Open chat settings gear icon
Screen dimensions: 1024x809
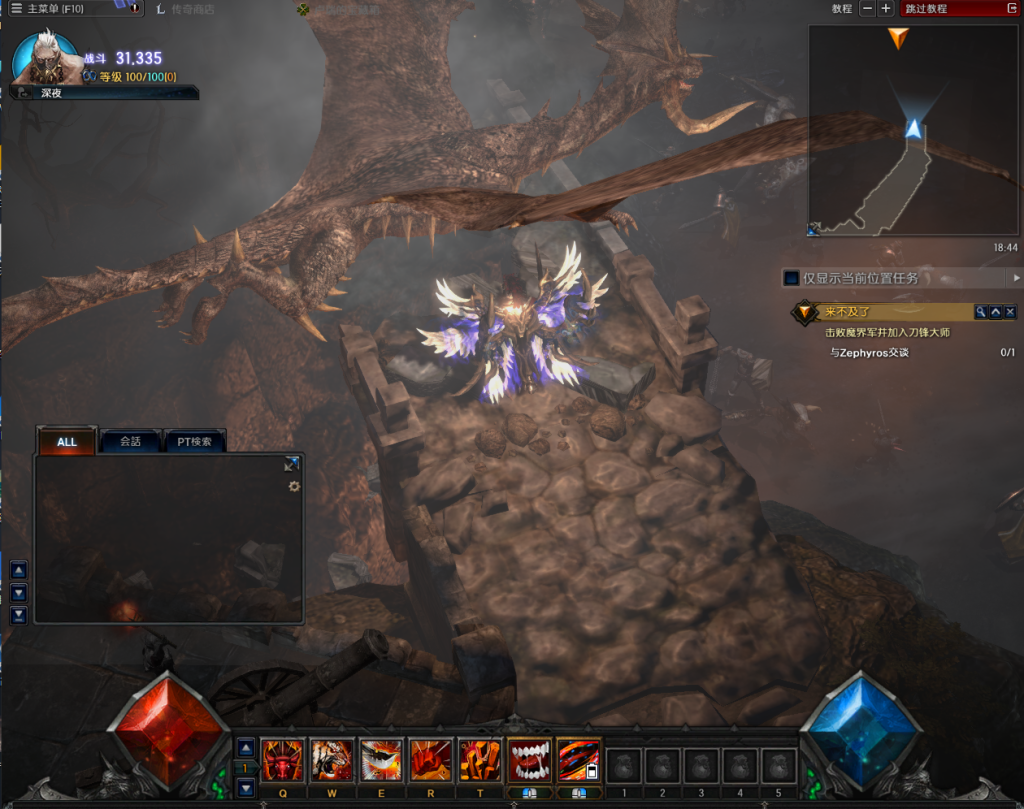point(294,486)
